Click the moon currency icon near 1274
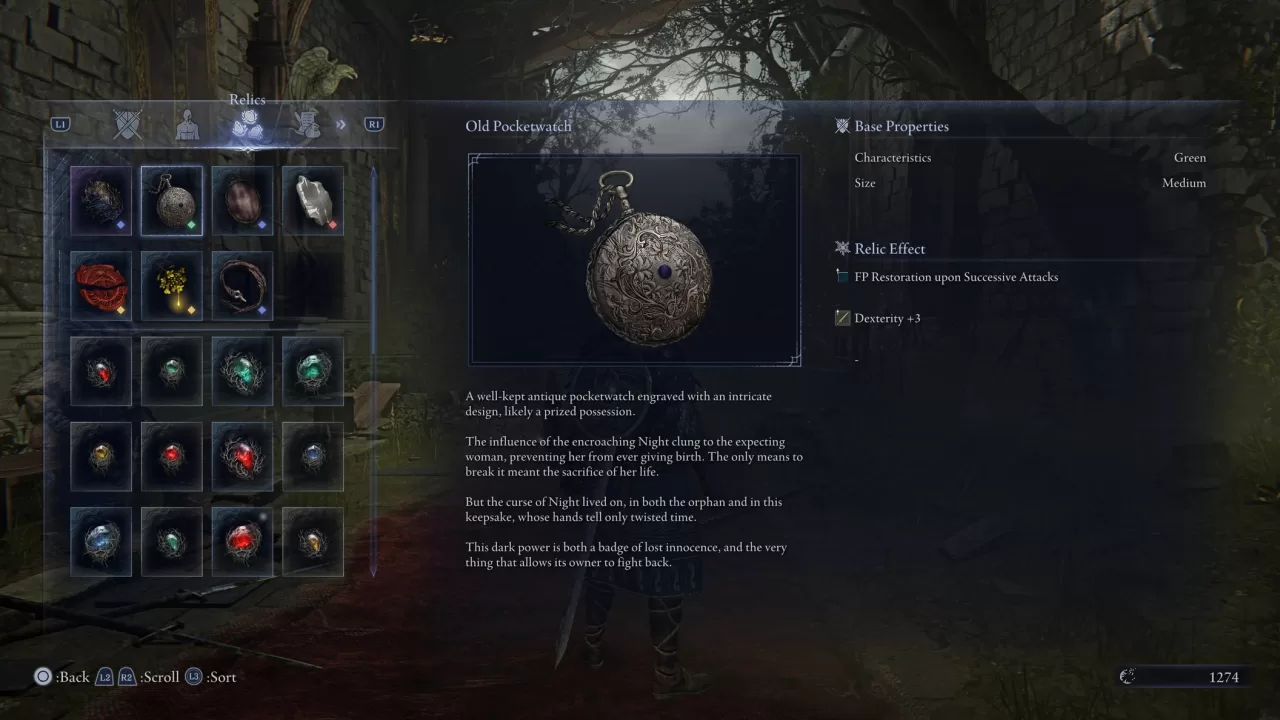The image size is (1280, 720). tap(1128, 676)
